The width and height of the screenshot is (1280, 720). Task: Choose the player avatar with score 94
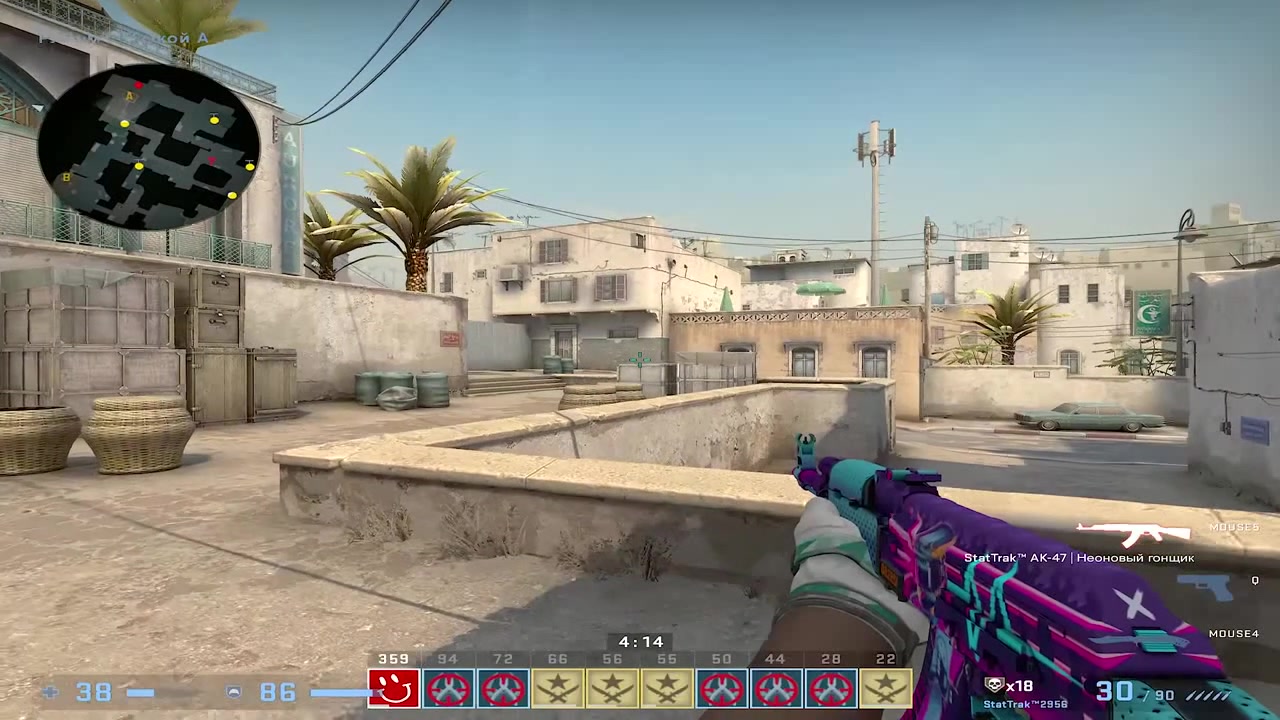[x=448, y=688]
